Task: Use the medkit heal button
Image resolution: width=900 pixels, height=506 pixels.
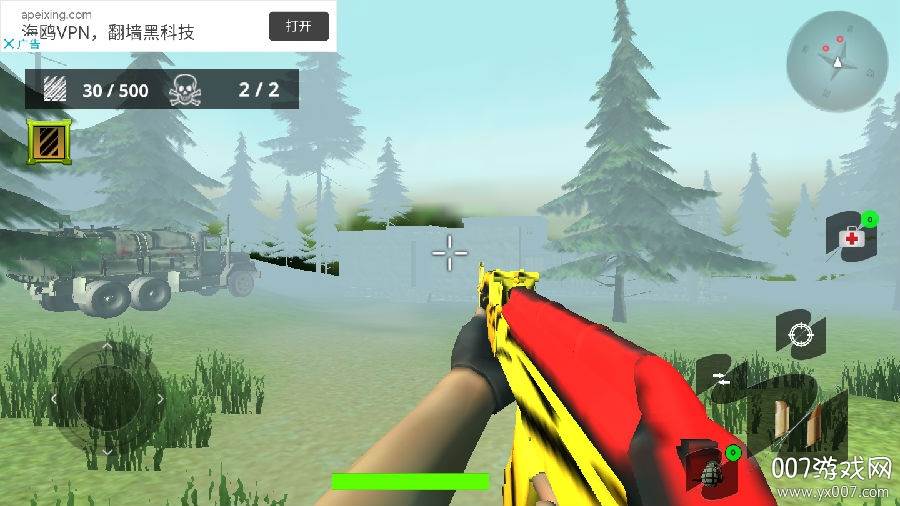Action: point(851,238)
